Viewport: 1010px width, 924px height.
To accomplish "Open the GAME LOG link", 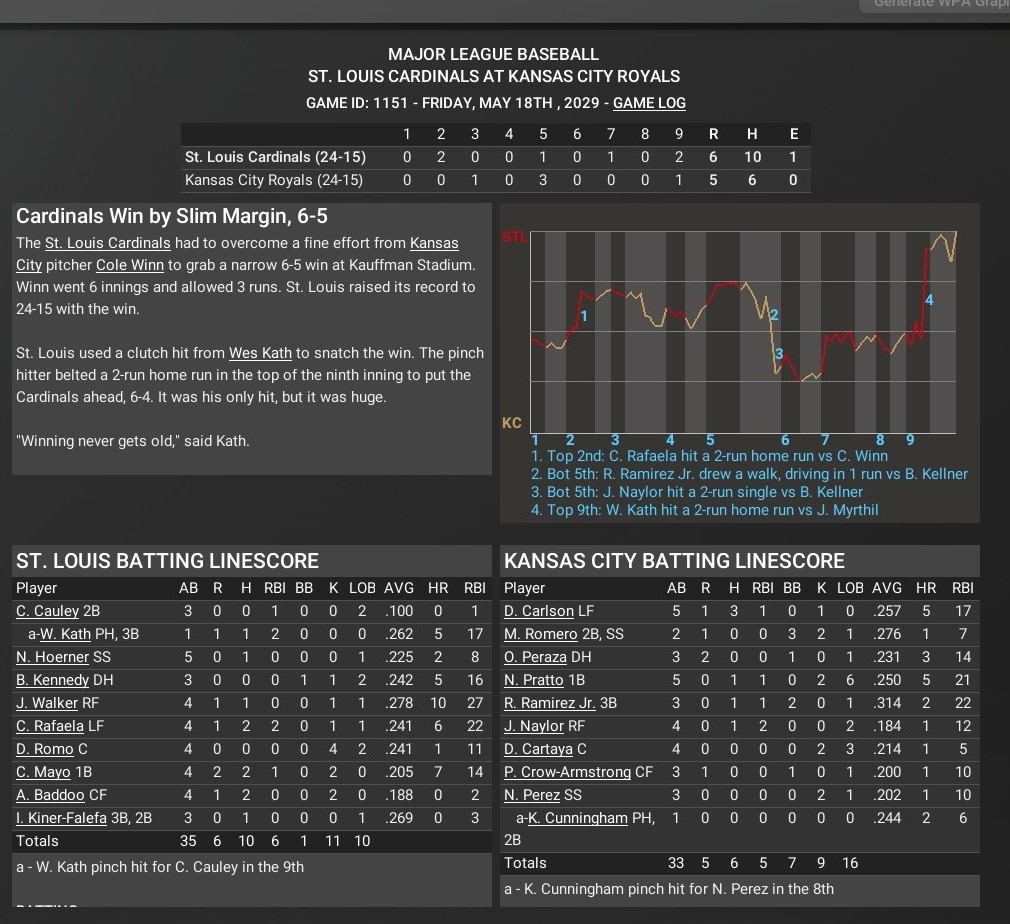I will click(x=649, y=103).
